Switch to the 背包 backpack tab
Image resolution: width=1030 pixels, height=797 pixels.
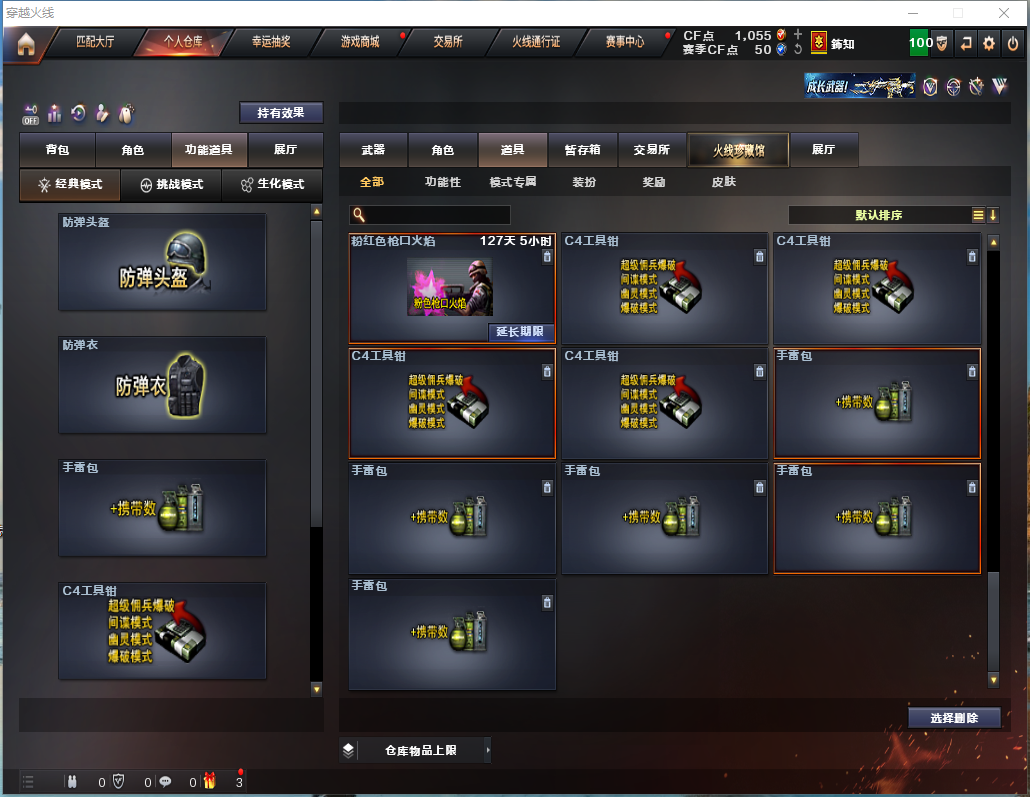point(58,150)
